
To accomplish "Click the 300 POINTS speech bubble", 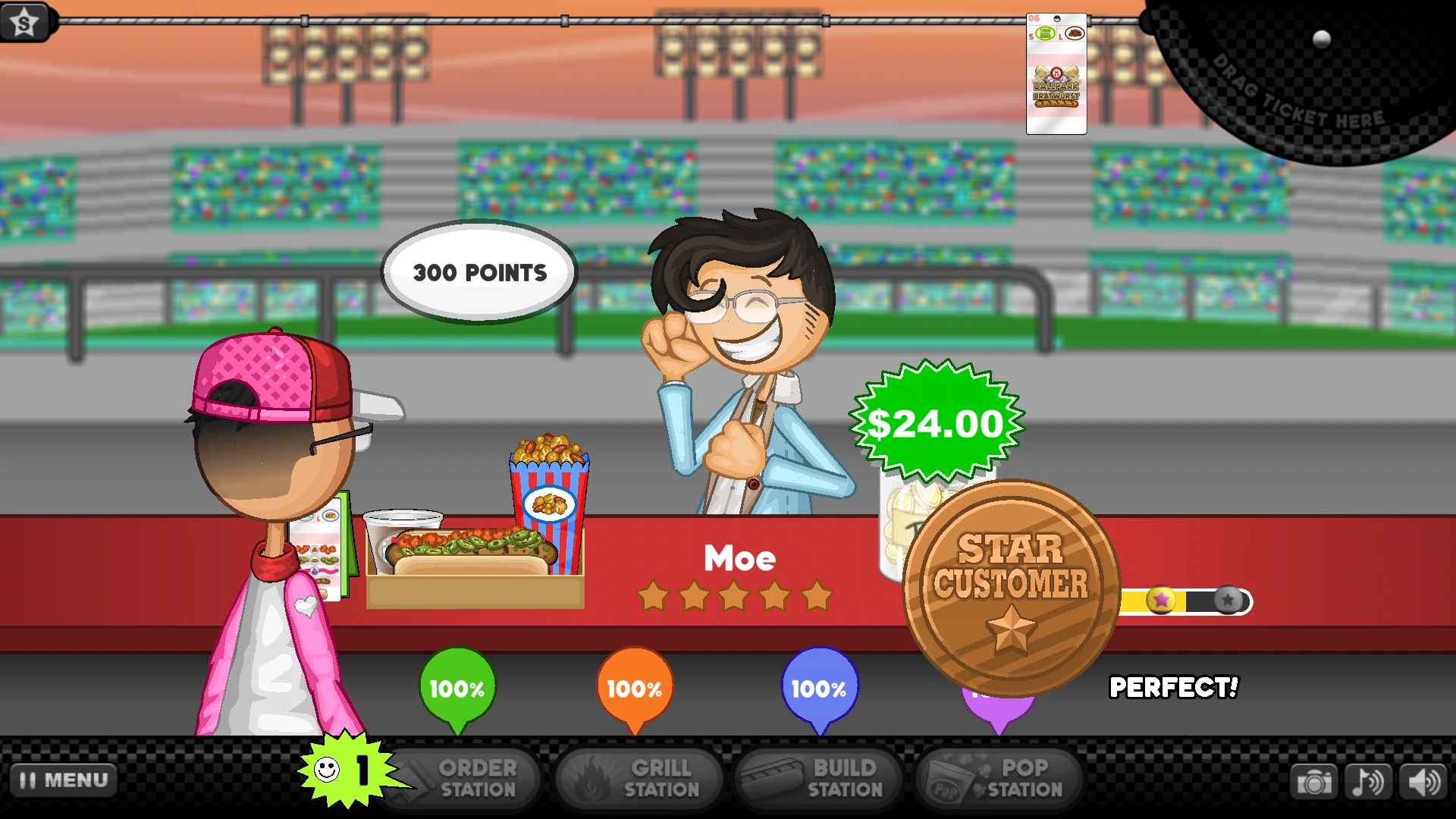I will (480, 271).
